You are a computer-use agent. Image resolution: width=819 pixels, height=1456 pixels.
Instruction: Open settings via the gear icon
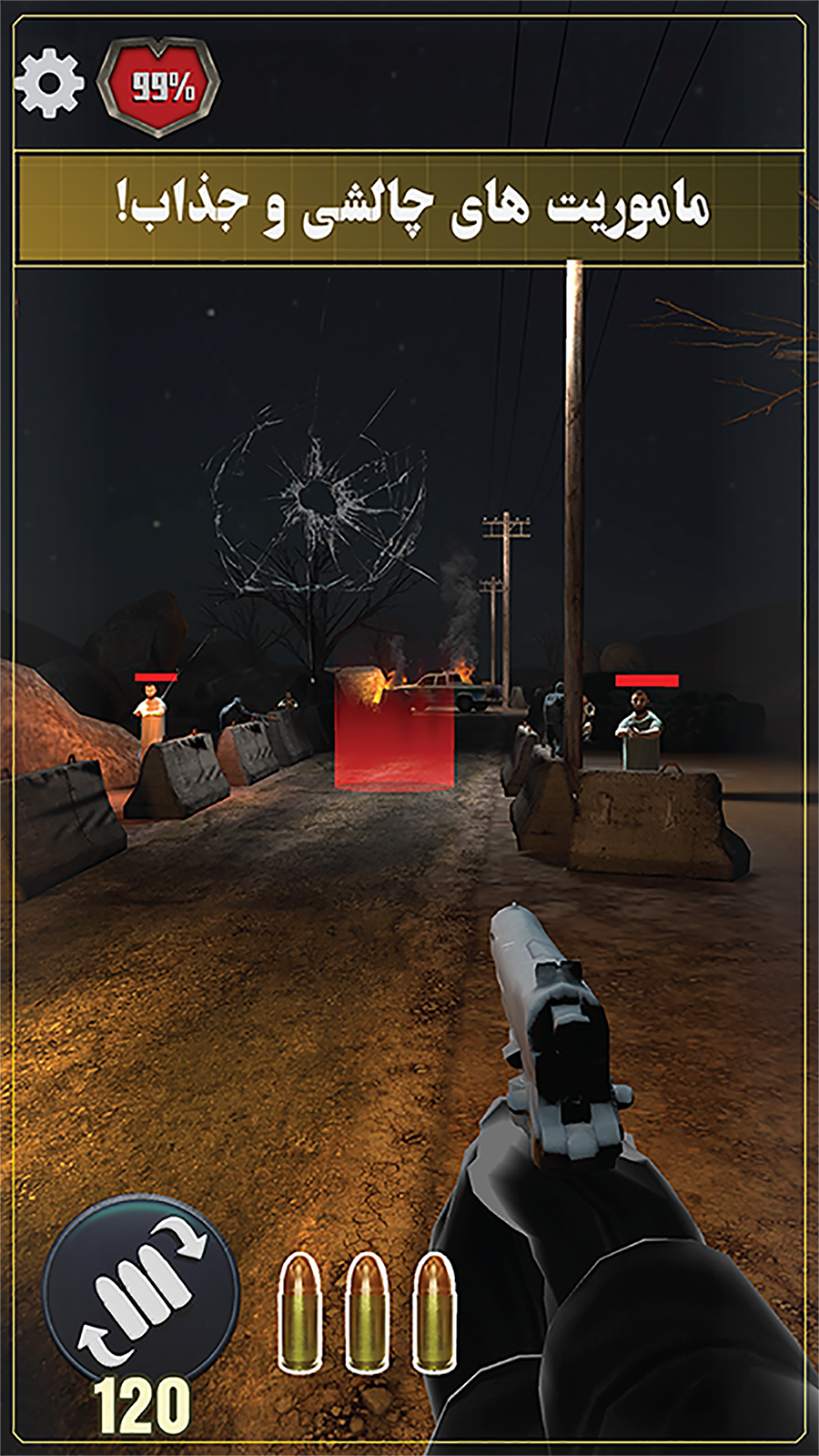point(50,84)
